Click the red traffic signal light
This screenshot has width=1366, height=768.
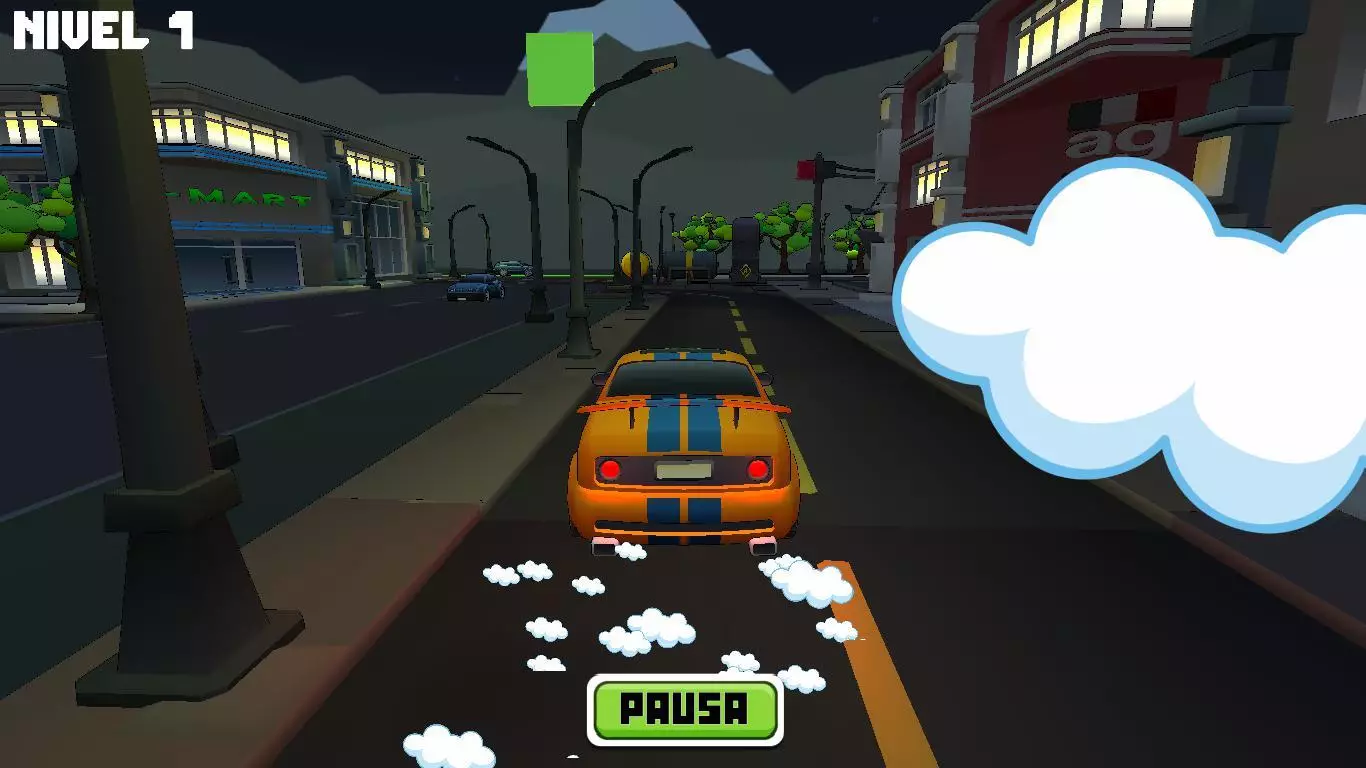coord(805,170)
